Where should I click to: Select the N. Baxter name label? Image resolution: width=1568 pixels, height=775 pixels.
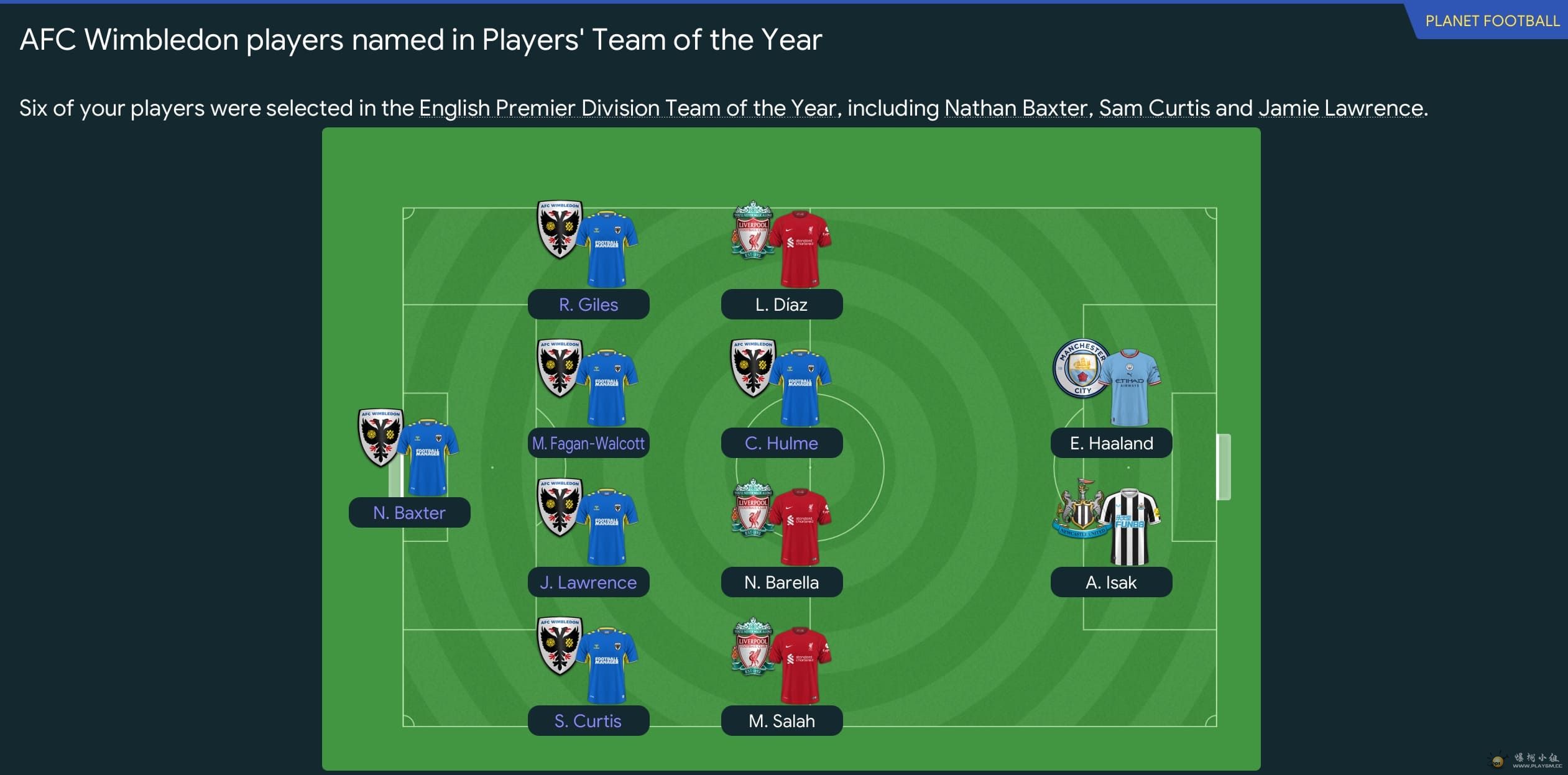409,513
